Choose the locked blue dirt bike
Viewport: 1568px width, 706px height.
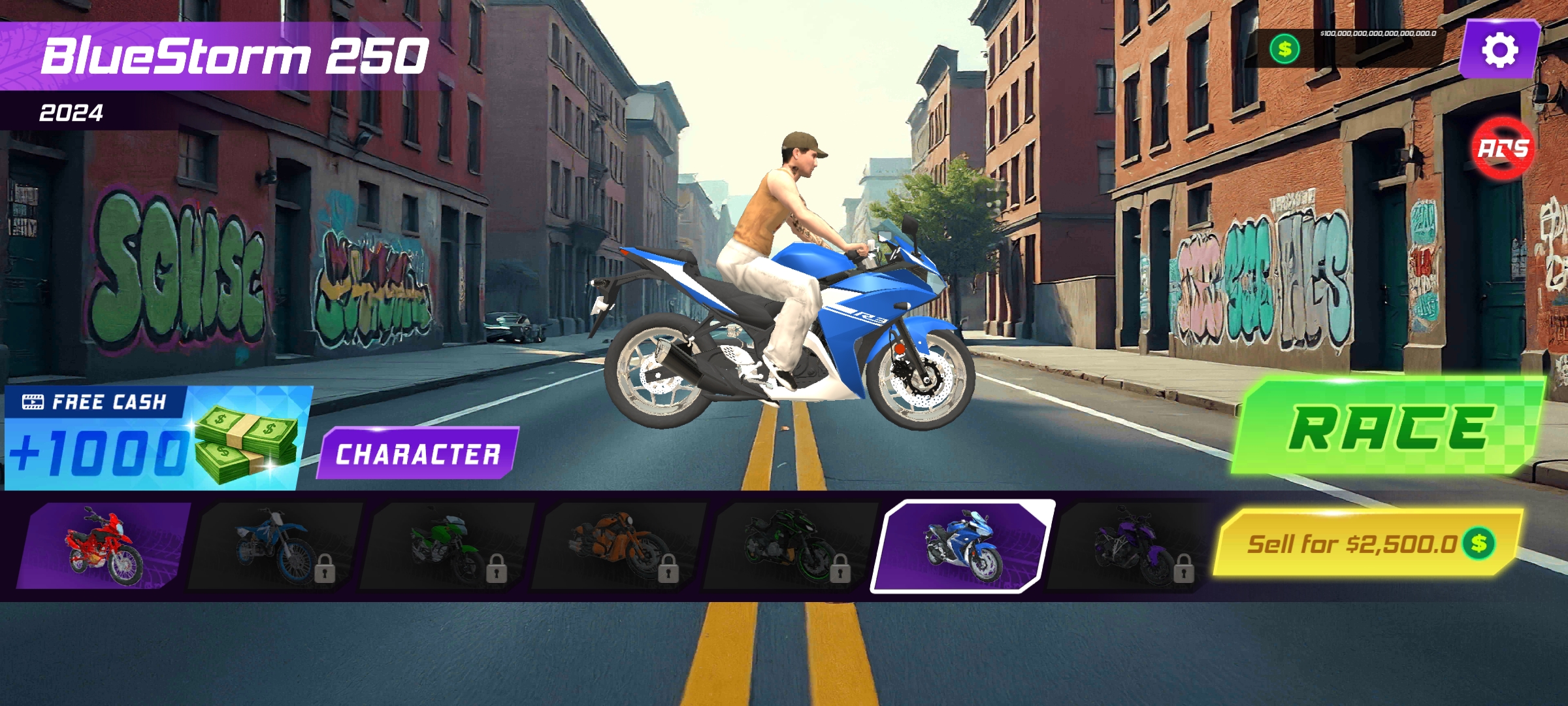click(x=275, y=546)
